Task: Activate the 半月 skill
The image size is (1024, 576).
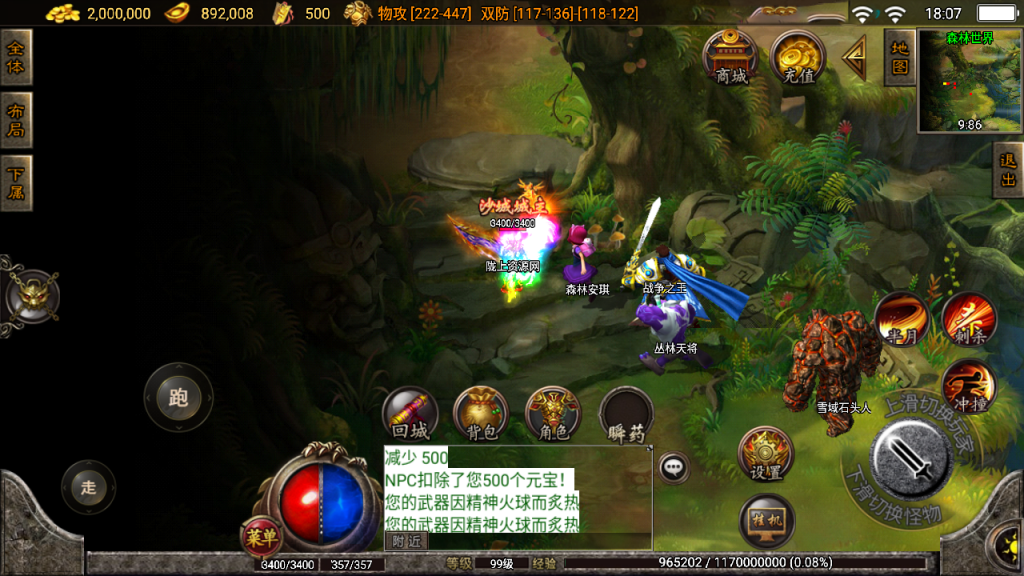Action: point(901,319)
